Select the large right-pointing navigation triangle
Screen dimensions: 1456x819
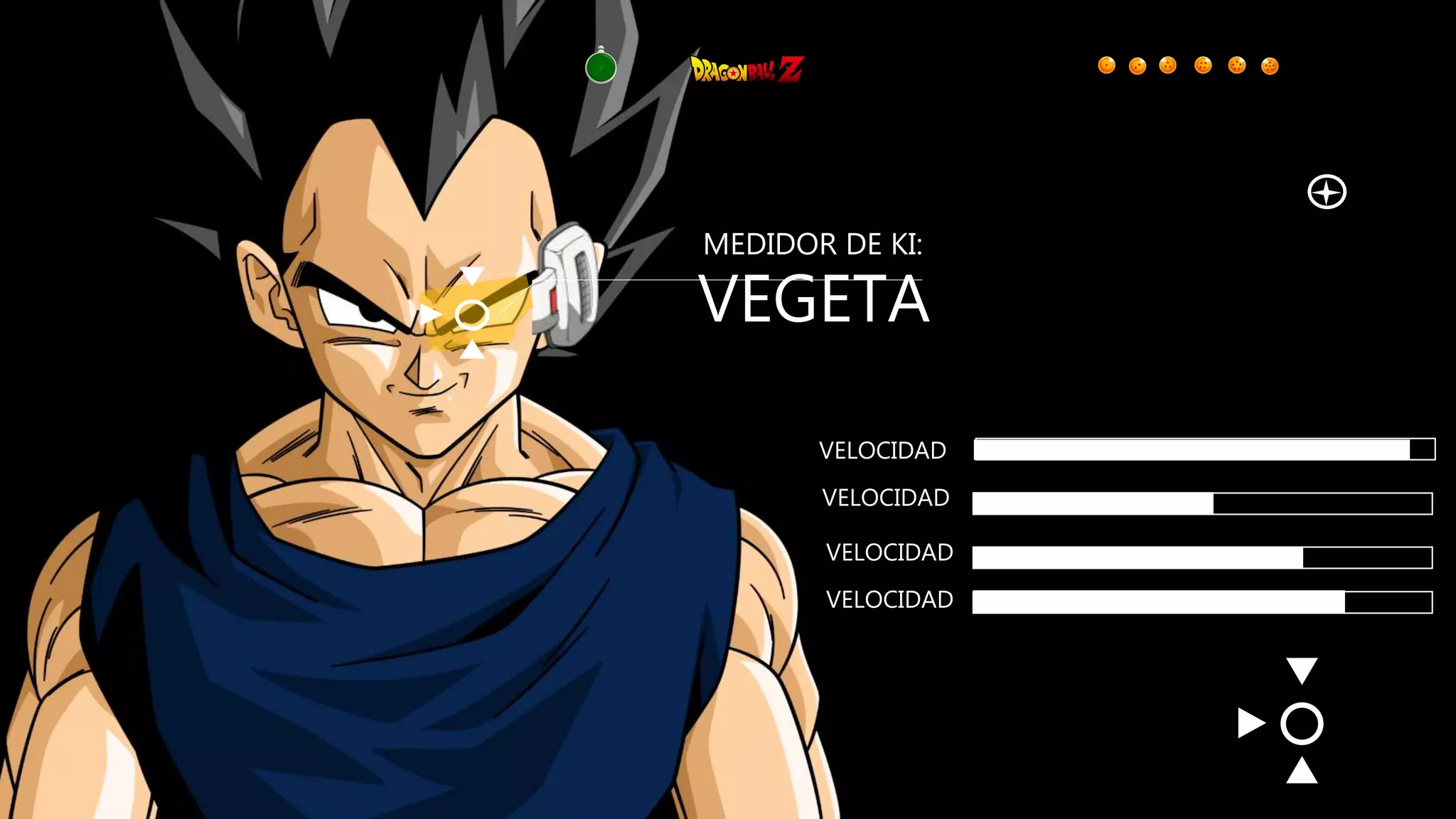coord(1251,723)
